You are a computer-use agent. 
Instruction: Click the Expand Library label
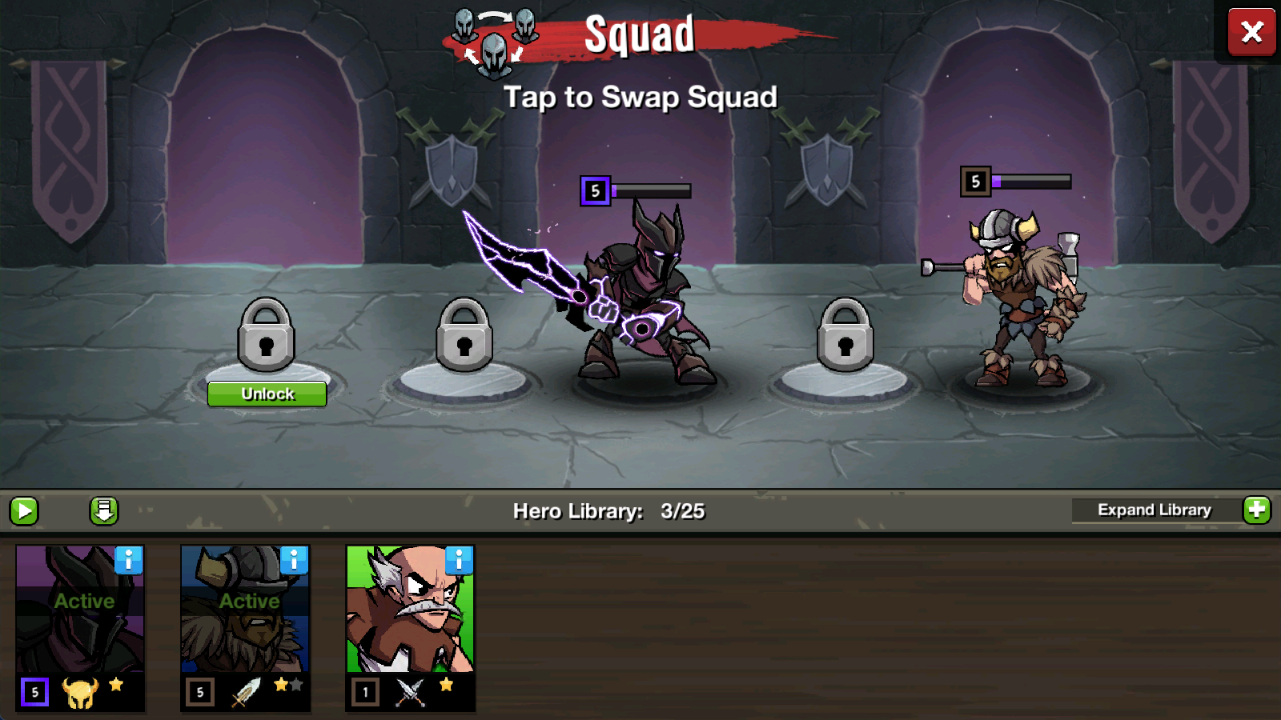coord(1154,510)
